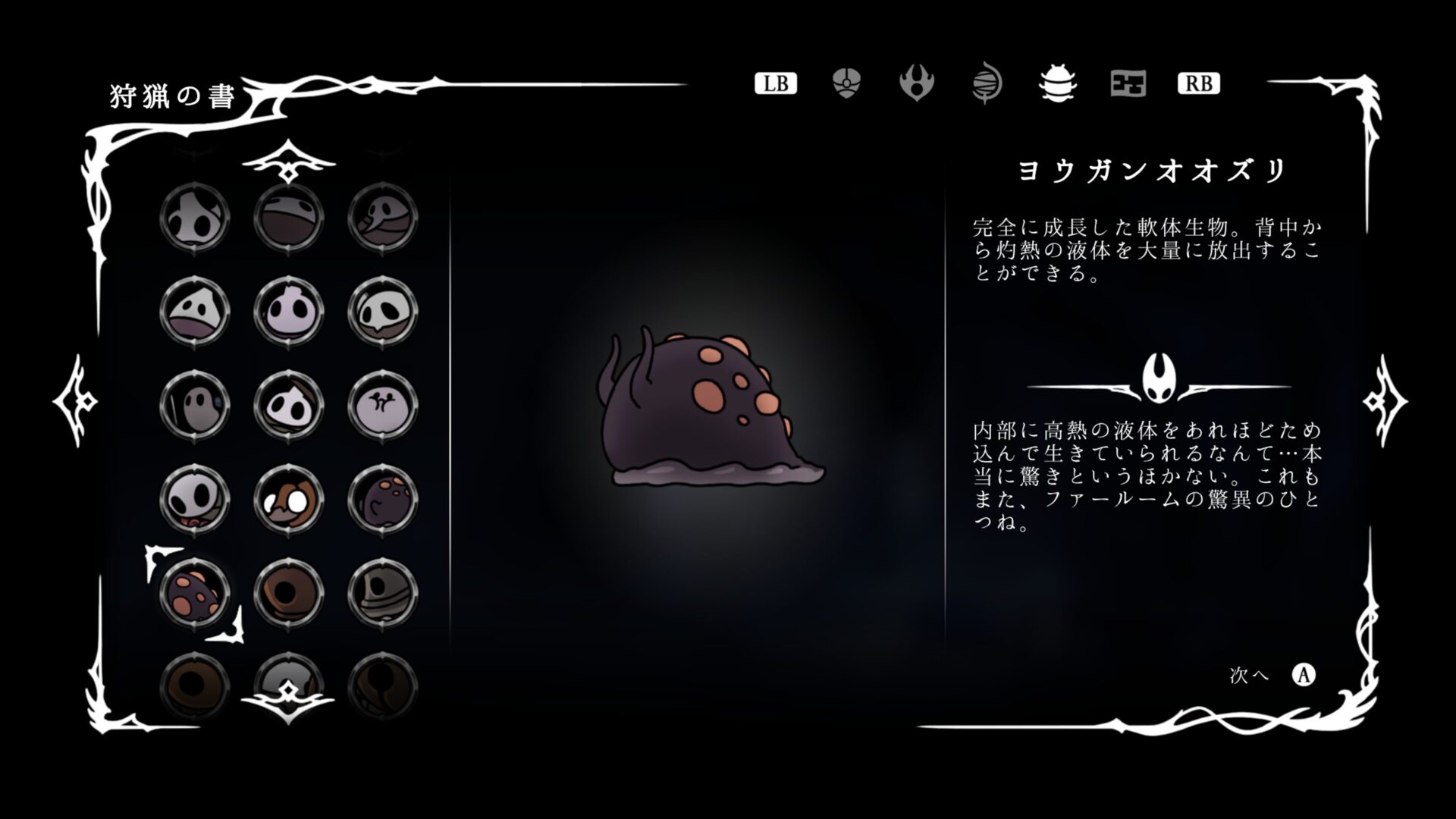Screen dimensions: 1456x819
Task: Select the highlighted beetle Hunter's Journal icon
Action: (x=1057, y=83)
